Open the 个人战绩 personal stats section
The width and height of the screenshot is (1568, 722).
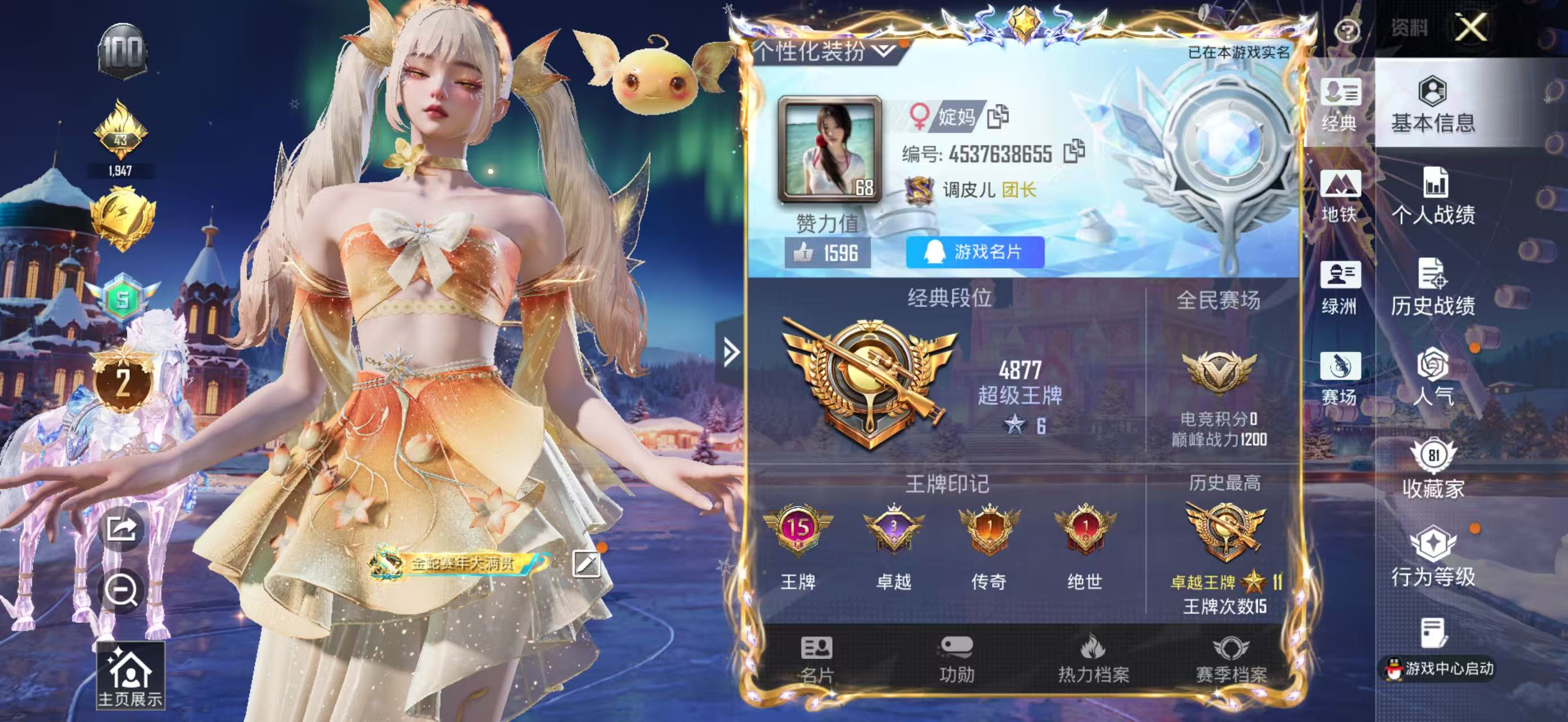point(1433,197)
